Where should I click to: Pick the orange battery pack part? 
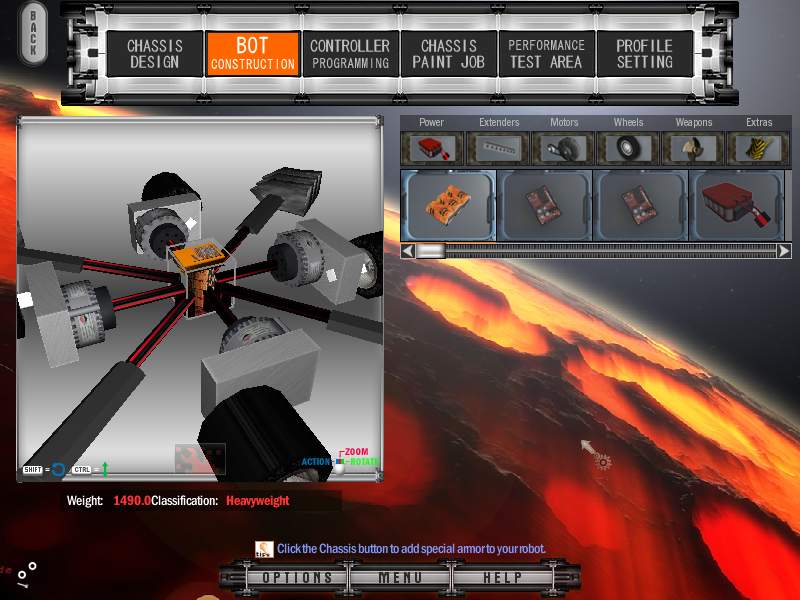tap(448, 204)
